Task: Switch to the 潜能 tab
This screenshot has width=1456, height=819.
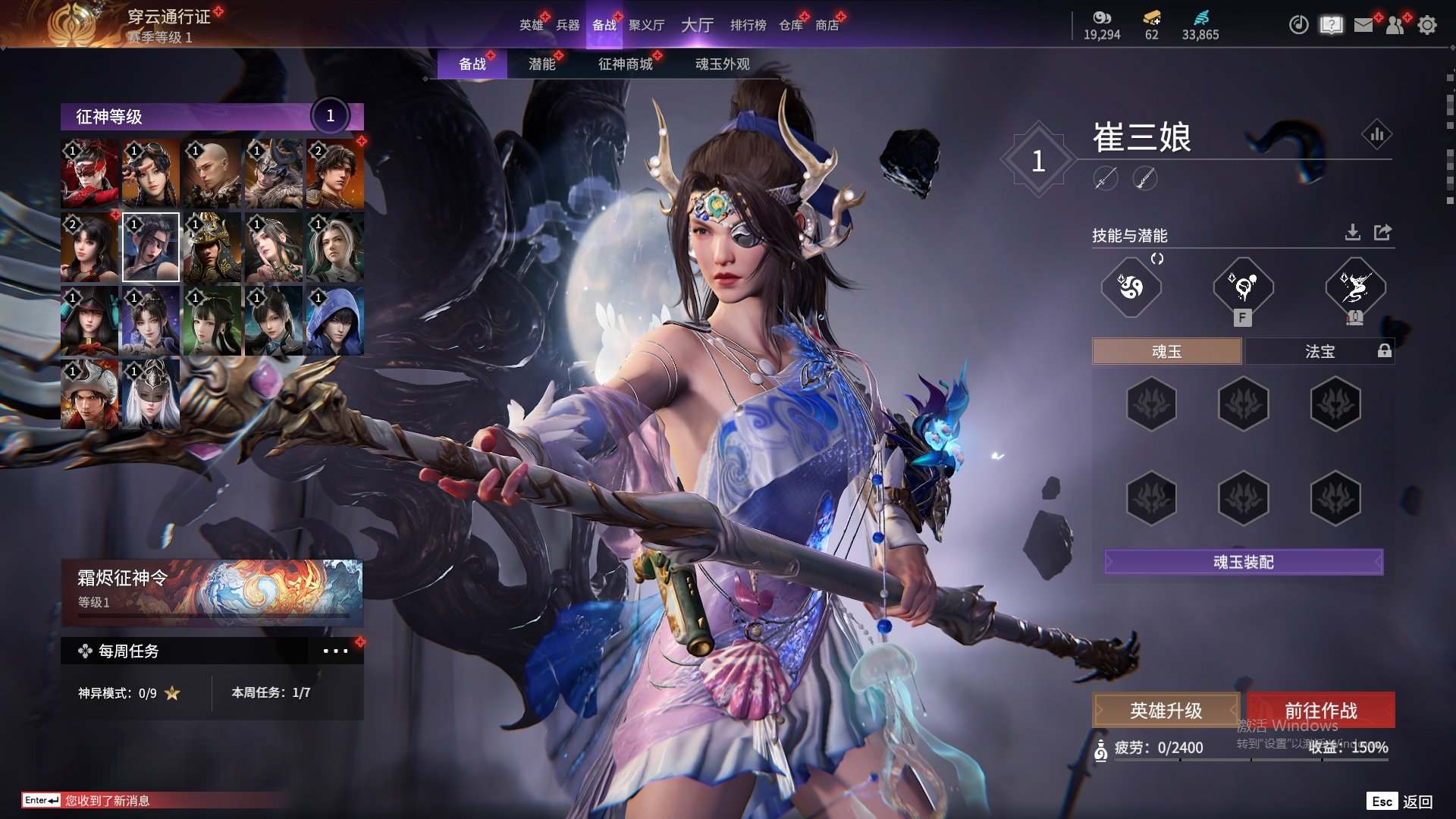Action: click(541, 64)
